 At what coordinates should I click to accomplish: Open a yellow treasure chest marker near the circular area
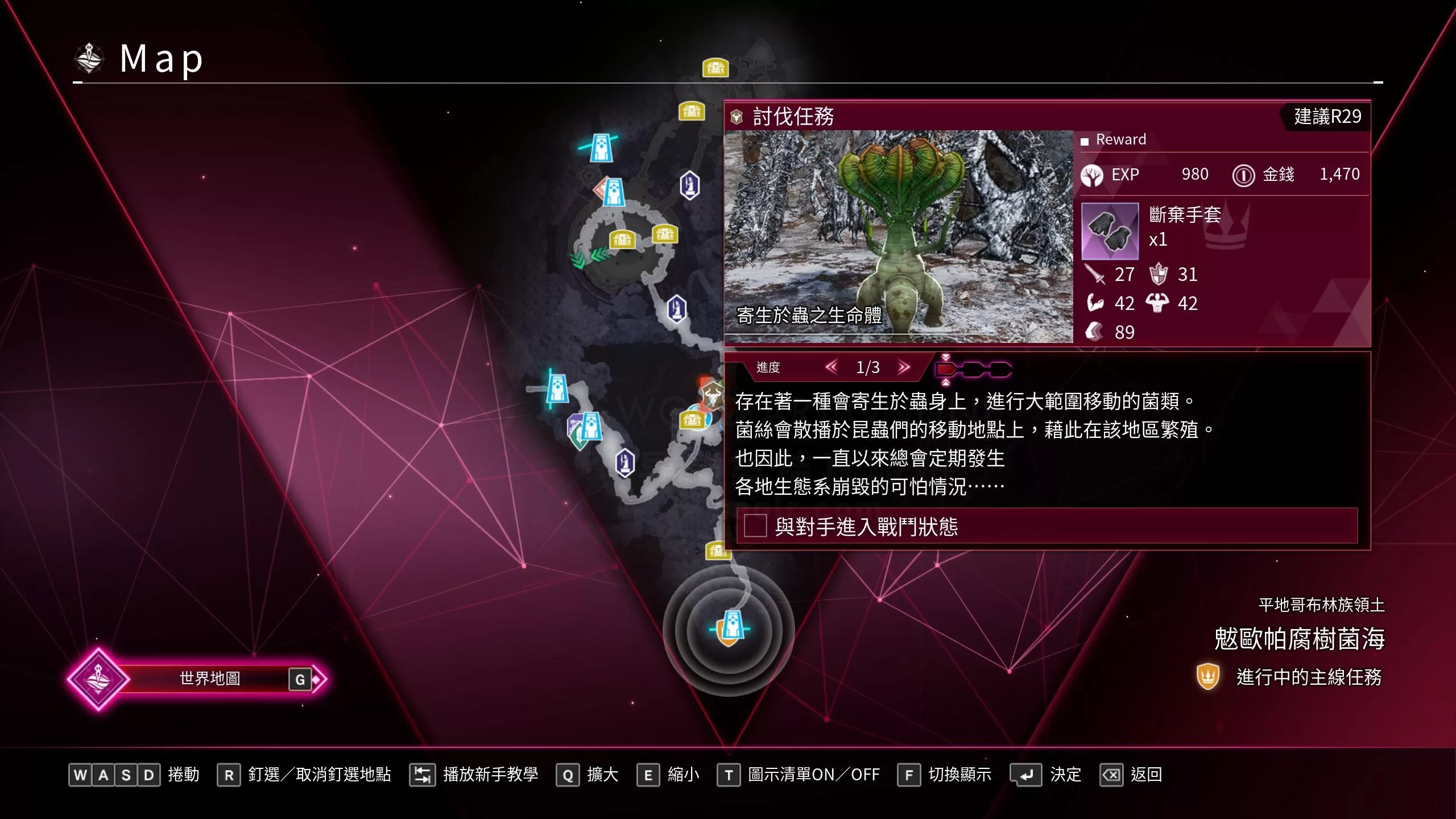click(x=622, y=240)
